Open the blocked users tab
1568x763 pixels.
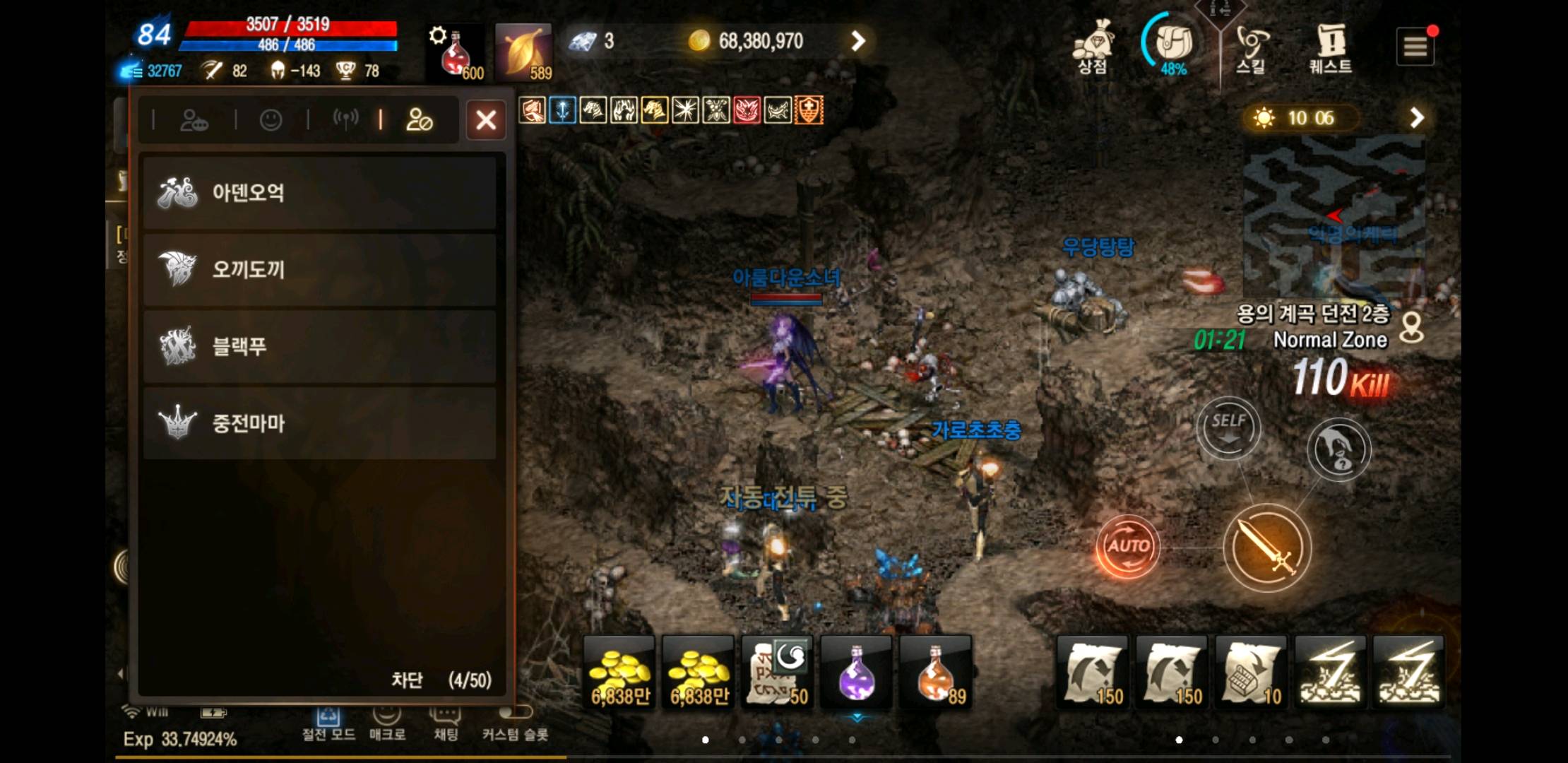(x=419, y=120)
